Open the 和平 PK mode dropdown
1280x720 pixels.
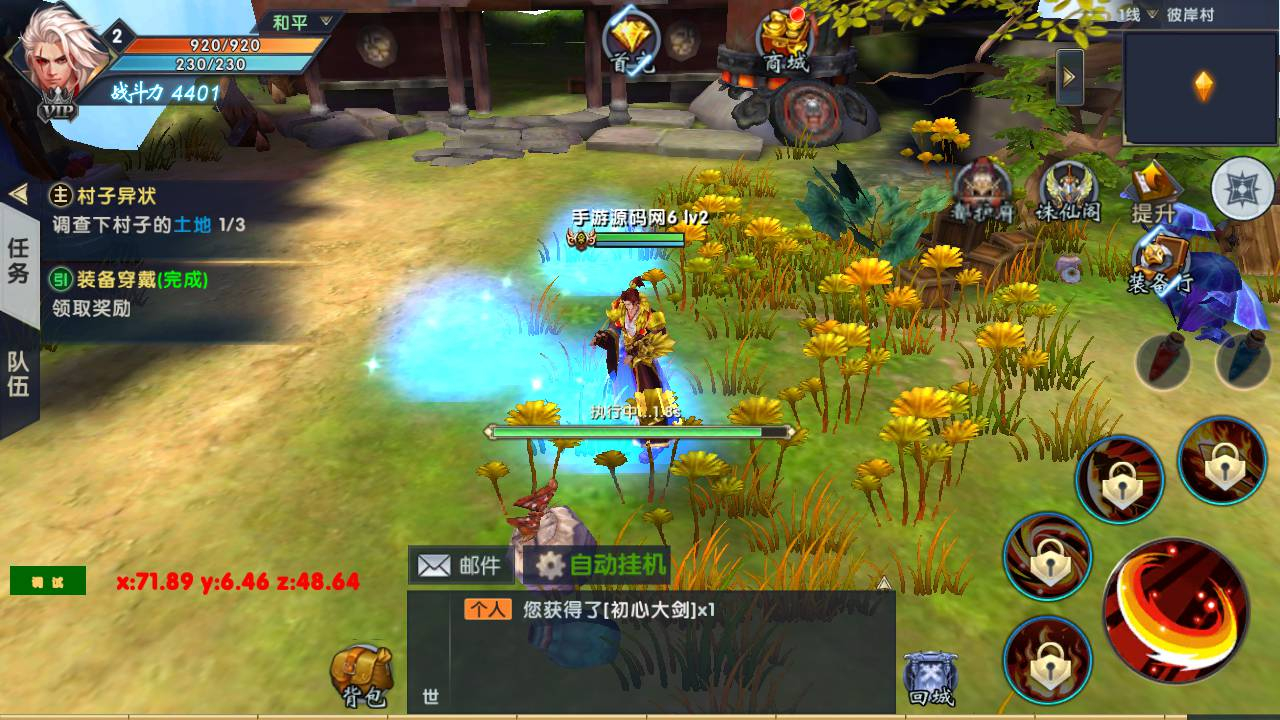[x=300, y=22]
